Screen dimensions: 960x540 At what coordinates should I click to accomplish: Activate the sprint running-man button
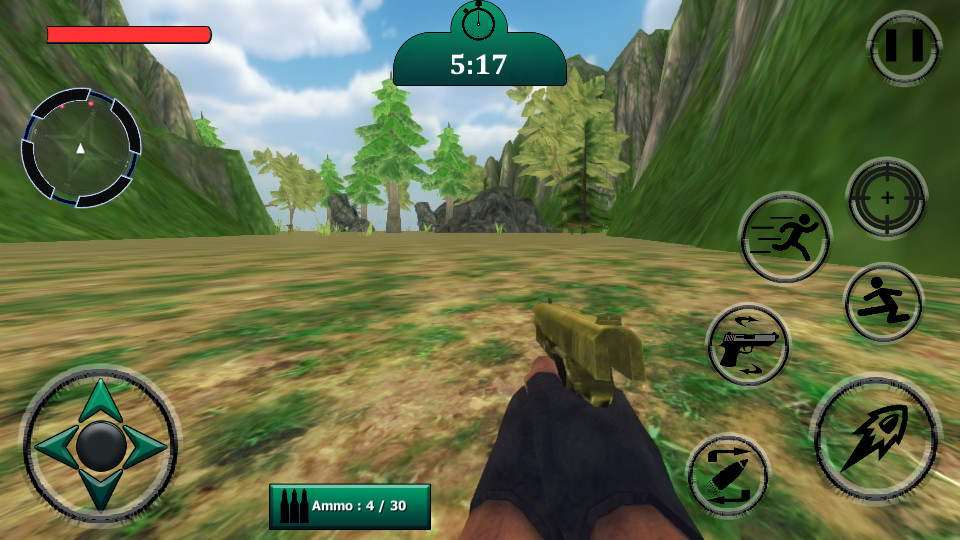tap(785, 238)
